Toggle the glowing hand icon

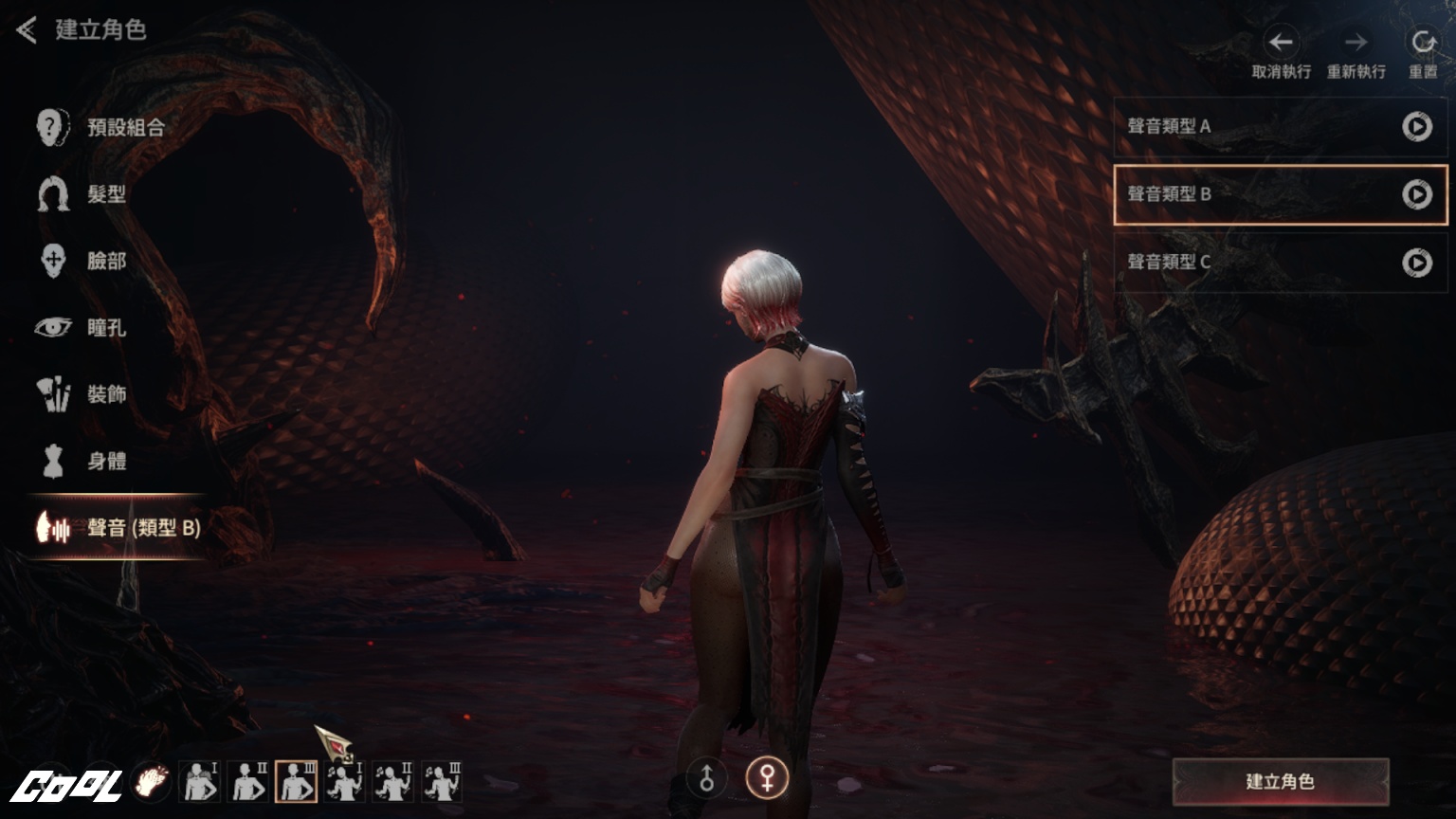coord(151,782)
